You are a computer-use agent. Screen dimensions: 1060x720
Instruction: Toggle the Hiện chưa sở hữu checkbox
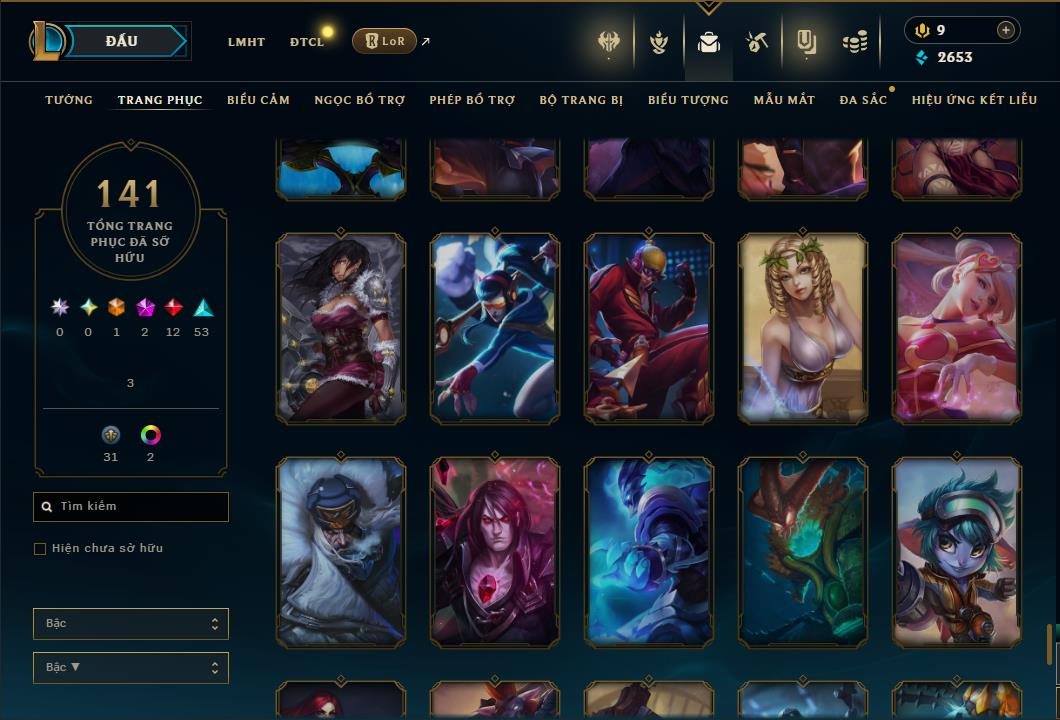point(40,549)
